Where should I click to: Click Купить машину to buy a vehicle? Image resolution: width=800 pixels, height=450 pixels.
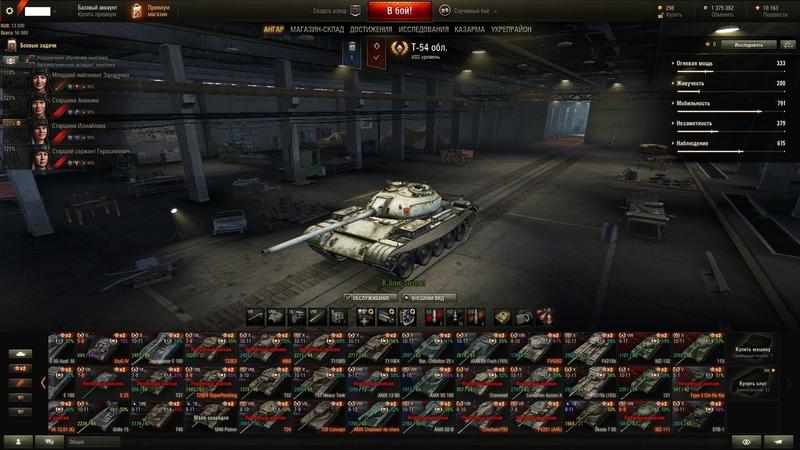tap(754, 352)
